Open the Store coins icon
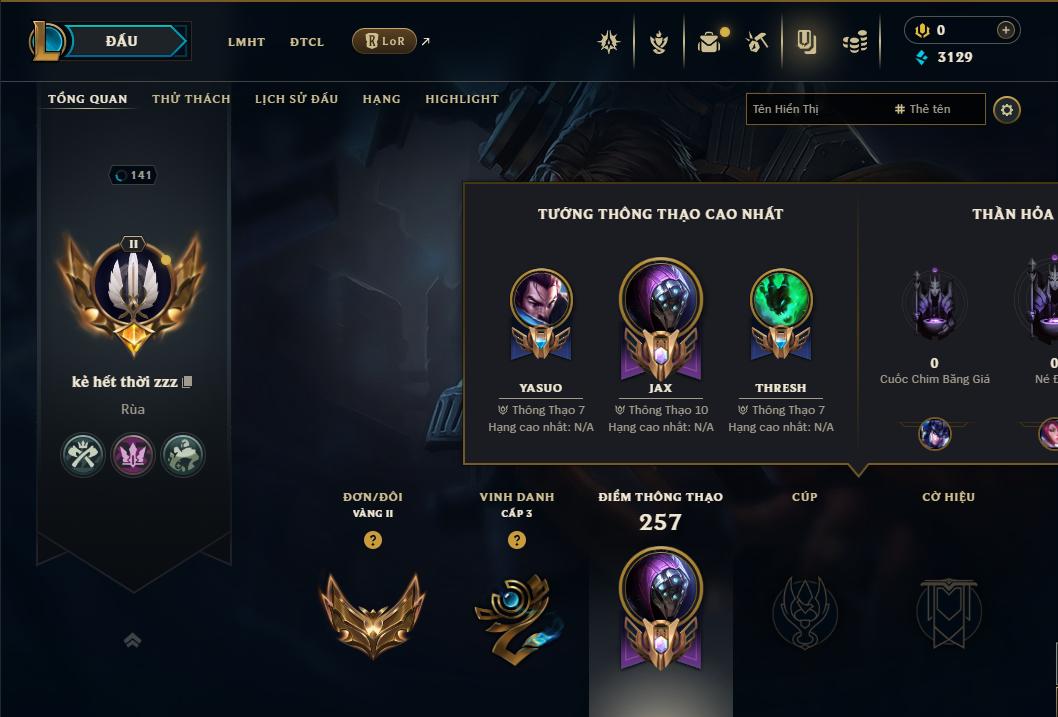 [x=854, y=42]
